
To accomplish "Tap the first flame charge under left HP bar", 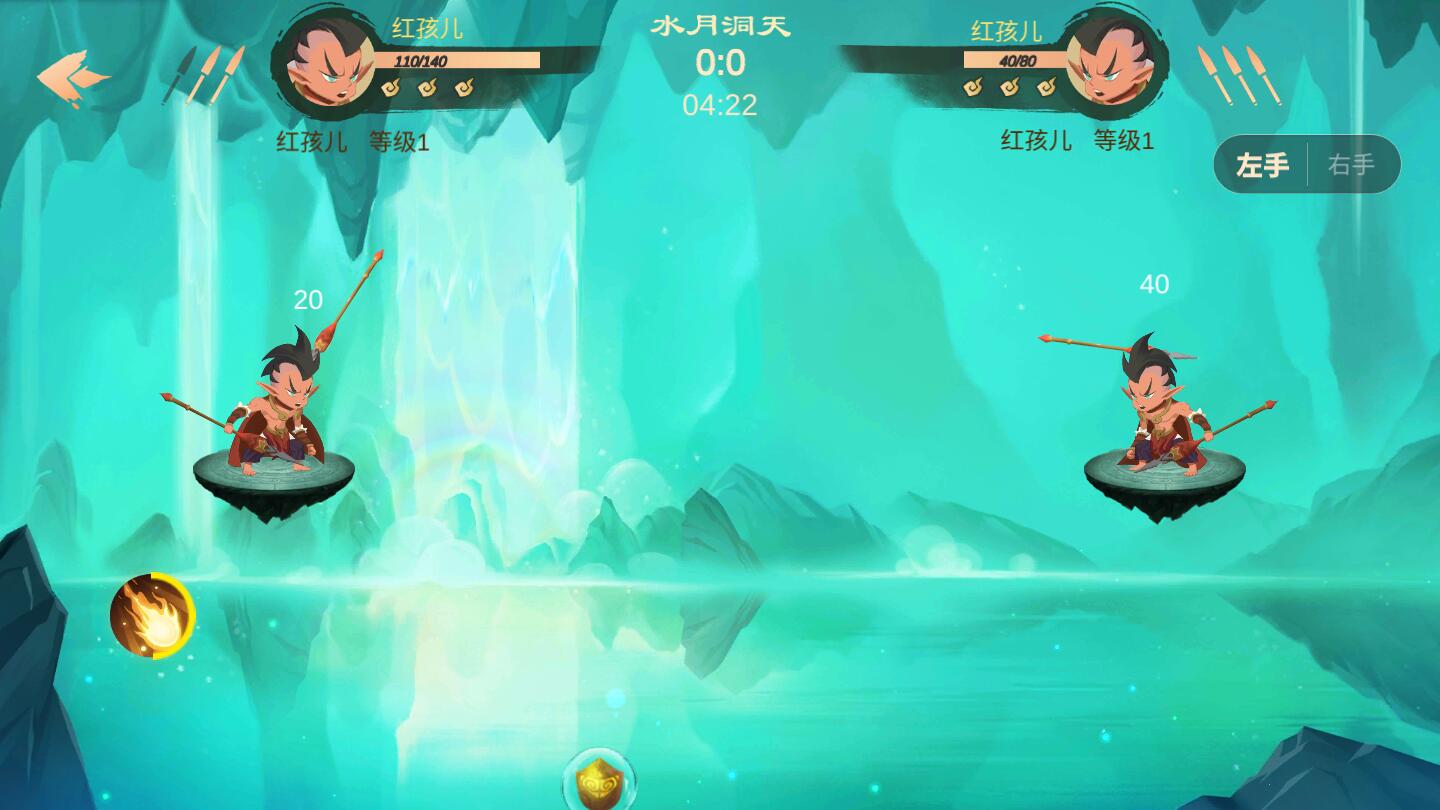I will click(389, 89).
